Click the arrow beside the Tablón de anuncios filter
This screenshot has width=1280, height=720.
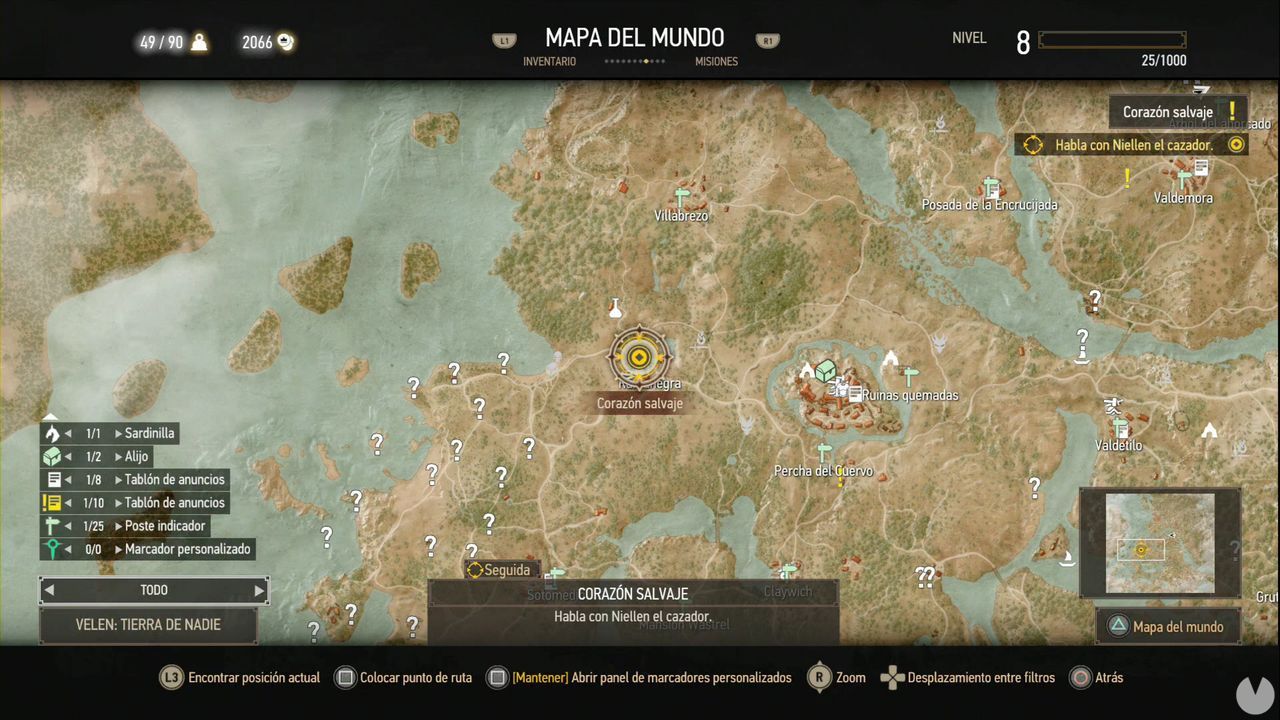(x=66, y=479)
